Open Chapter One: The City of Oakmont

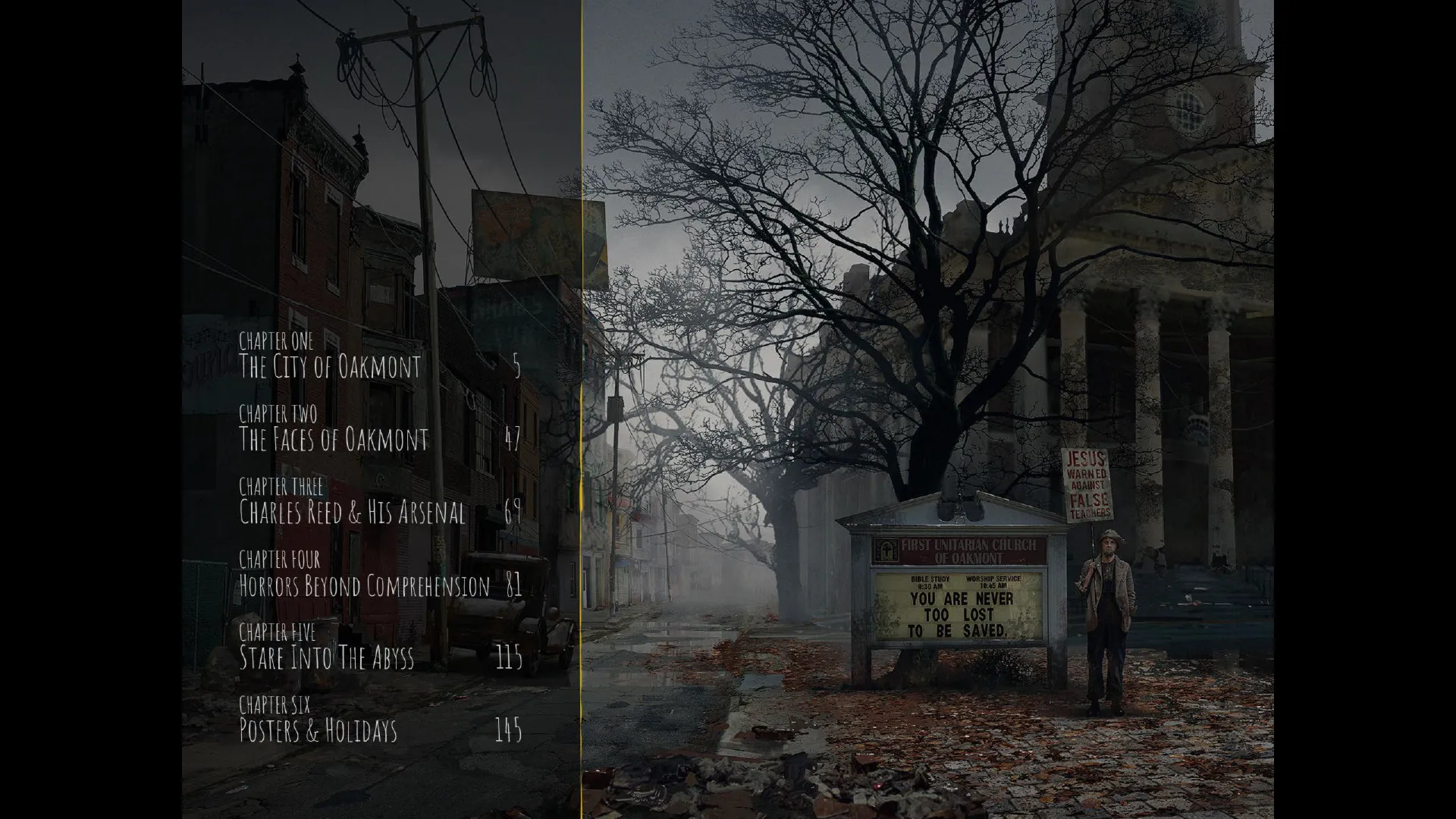click(x=329, y=366)
